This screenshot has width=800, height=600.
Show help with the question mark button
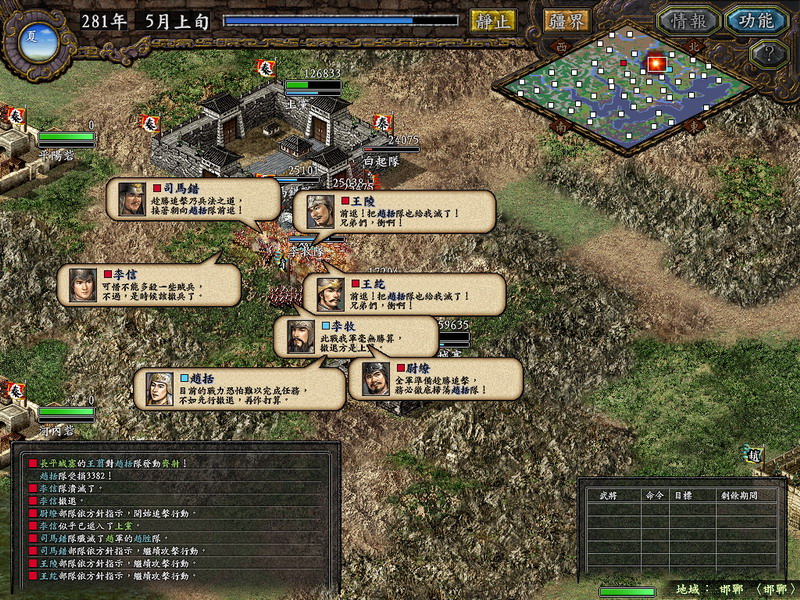(x=766, y=53)
